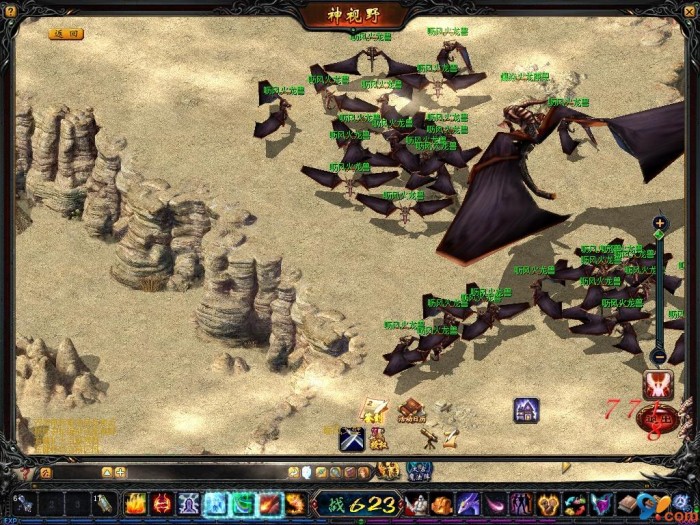700x525 pixels.
Task: Cast the glowing blue ice skill
Action: pos(216,504)
